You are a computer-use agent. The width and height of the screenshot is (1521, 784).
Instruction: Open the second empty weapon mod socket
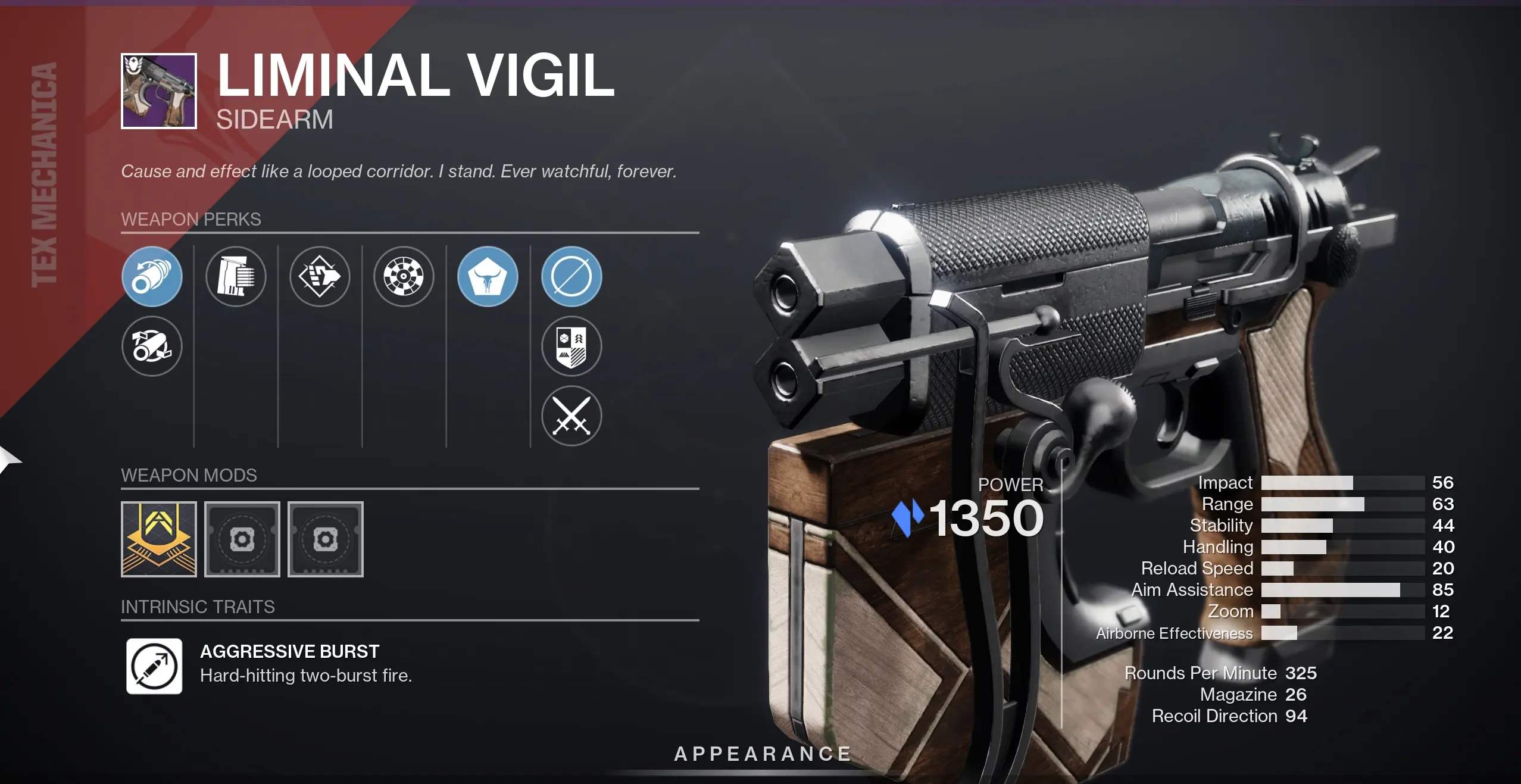tap(326, 539)
